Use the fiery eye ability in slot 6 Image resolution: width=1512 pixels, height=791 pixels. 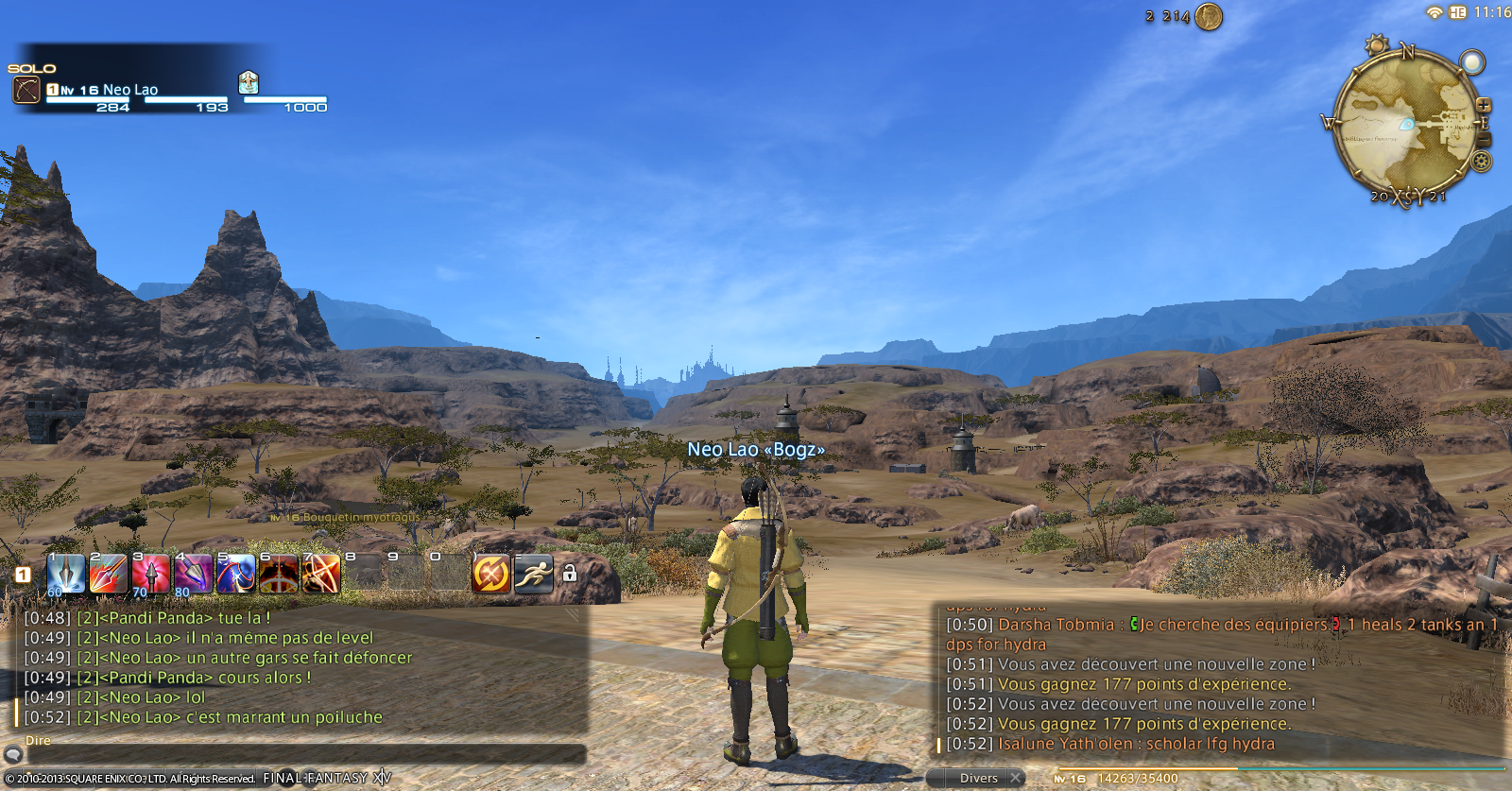click(x=279, y=574)
